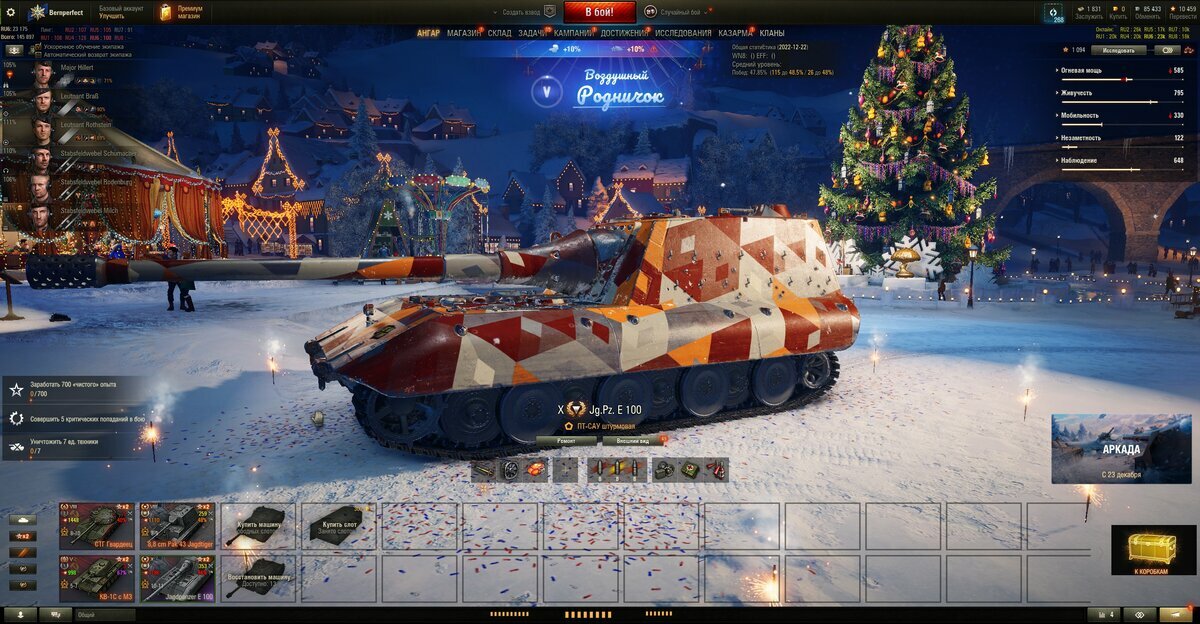Open the Премиум магазин
This screenshot has height=624, width=1200.
[179, 12]
